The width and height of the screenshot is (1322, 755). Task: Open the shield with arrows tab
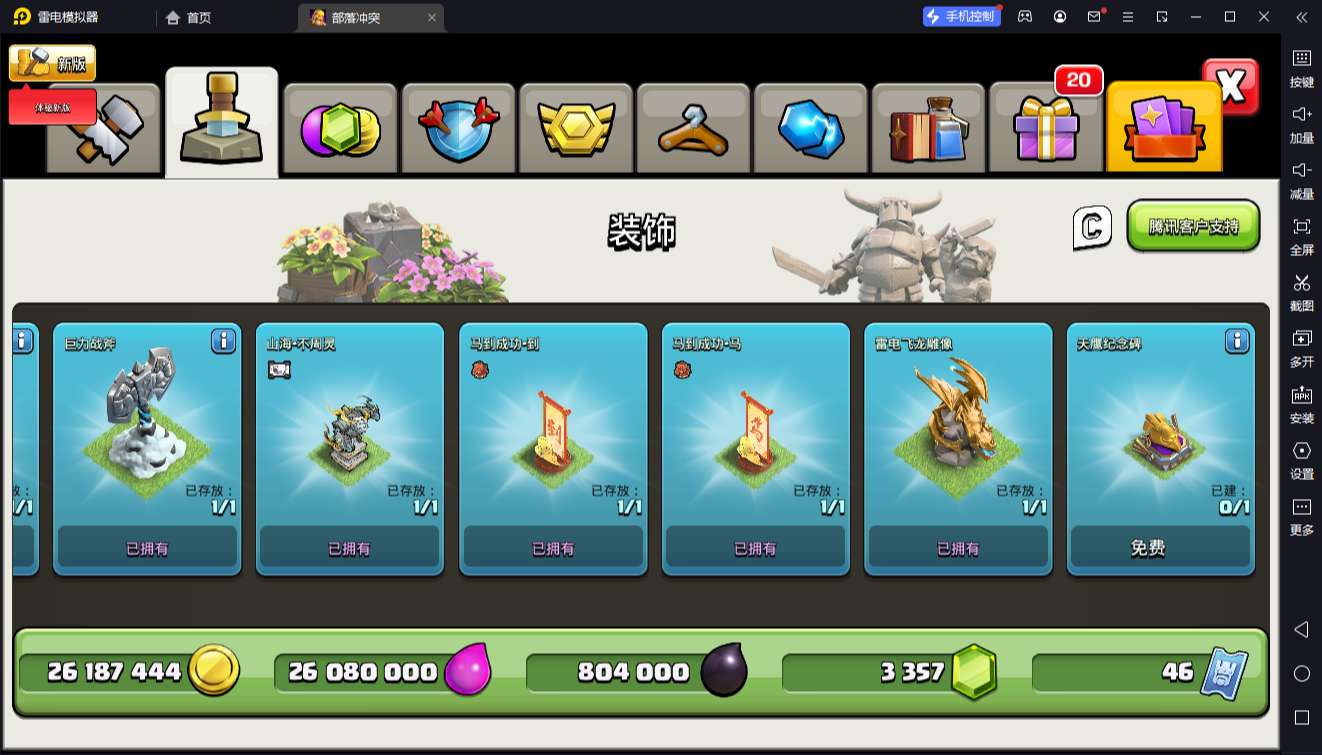pos(458,130)
